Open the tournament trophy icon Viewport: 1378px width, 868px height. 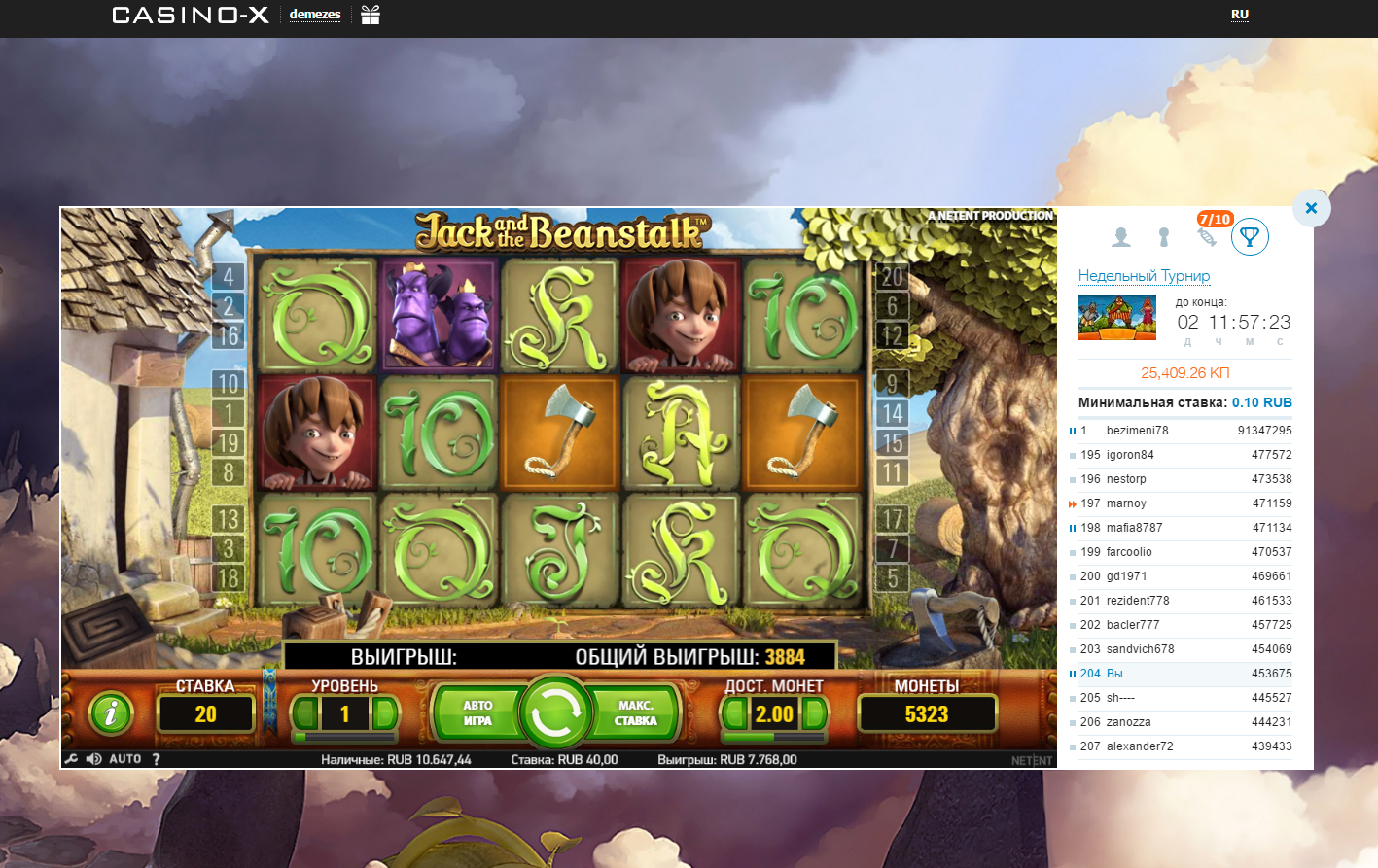[1250, 236]
